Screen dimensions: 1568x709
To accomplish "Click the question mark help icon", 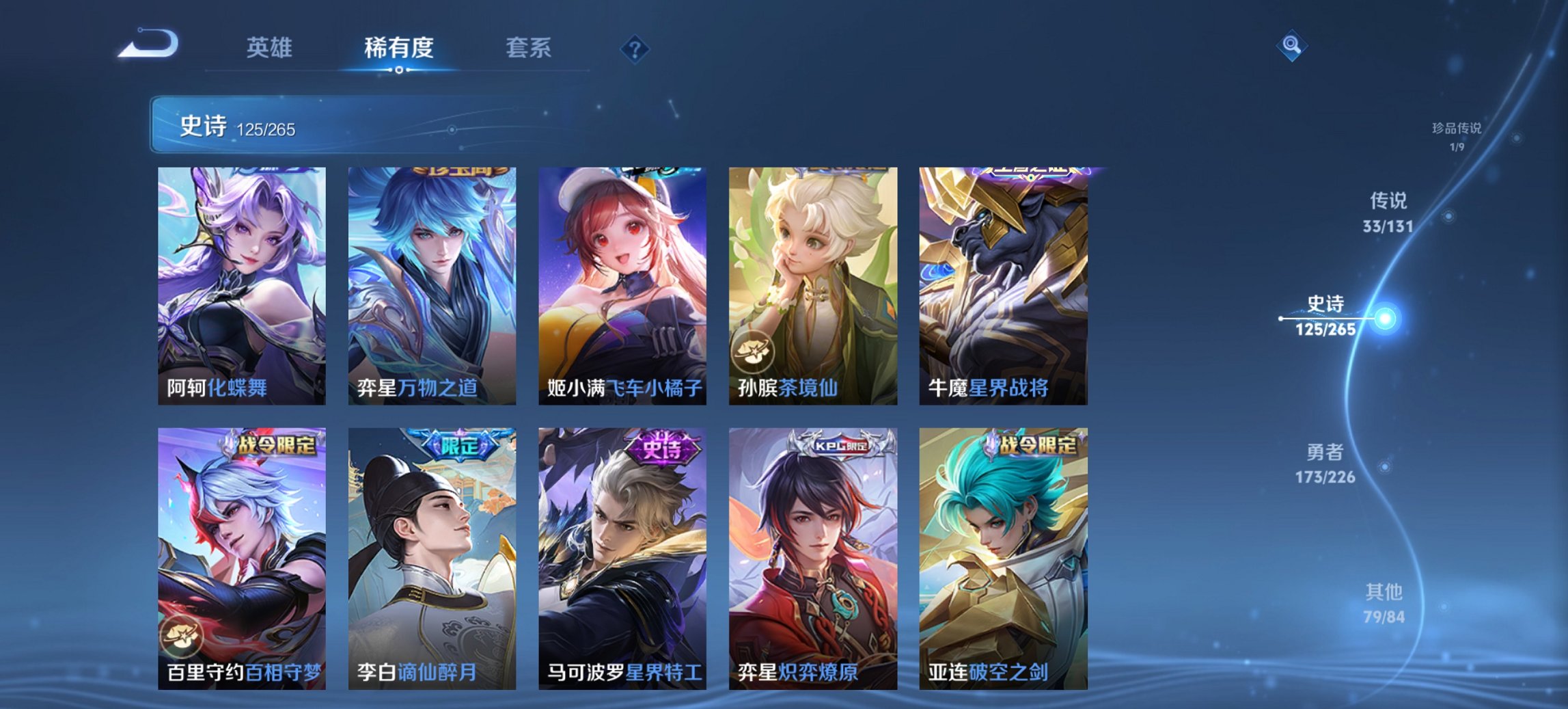I will 635,48.
